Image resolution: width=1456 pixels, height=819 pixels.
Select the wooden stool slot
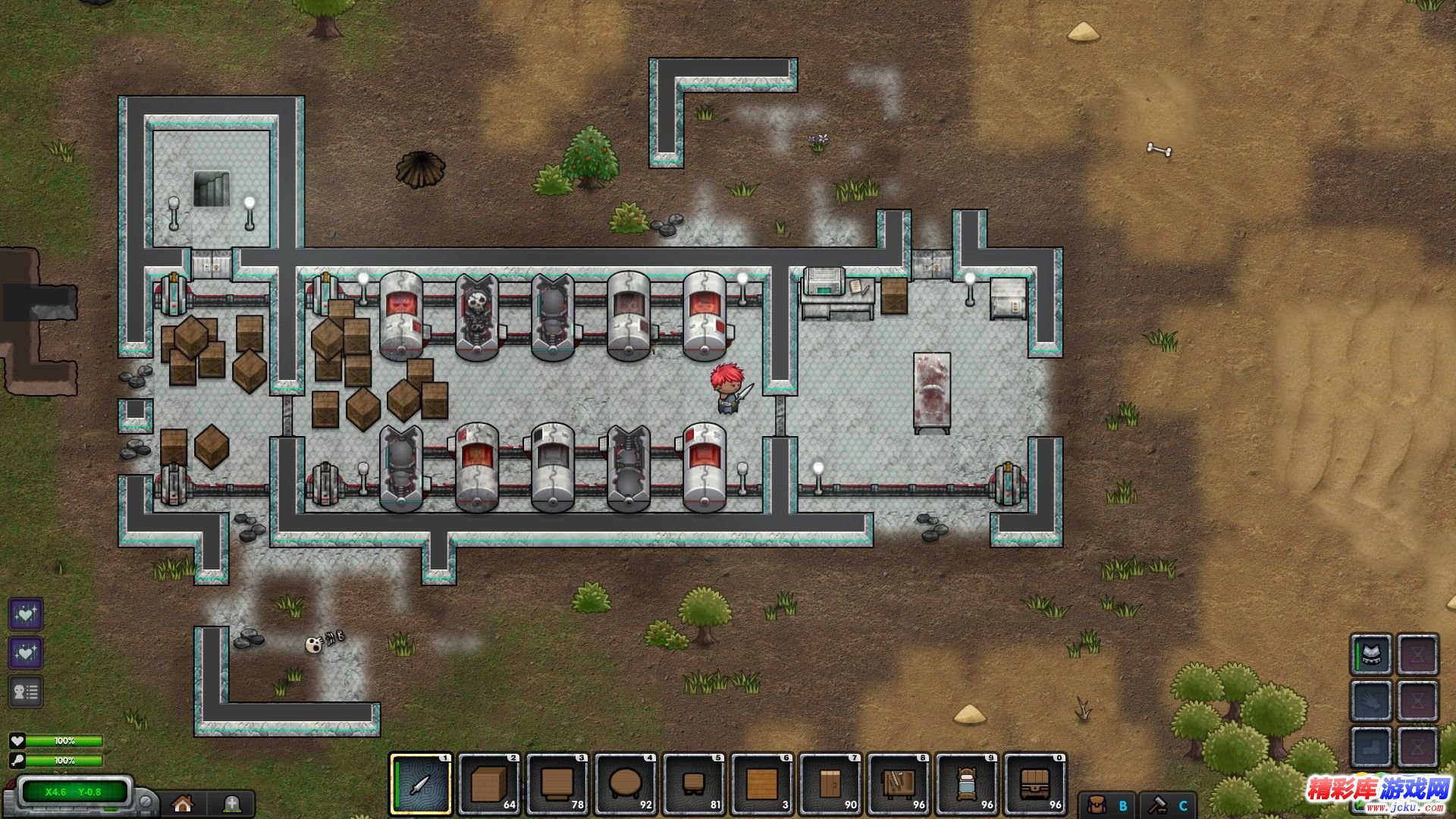click(x=694, y=784)
